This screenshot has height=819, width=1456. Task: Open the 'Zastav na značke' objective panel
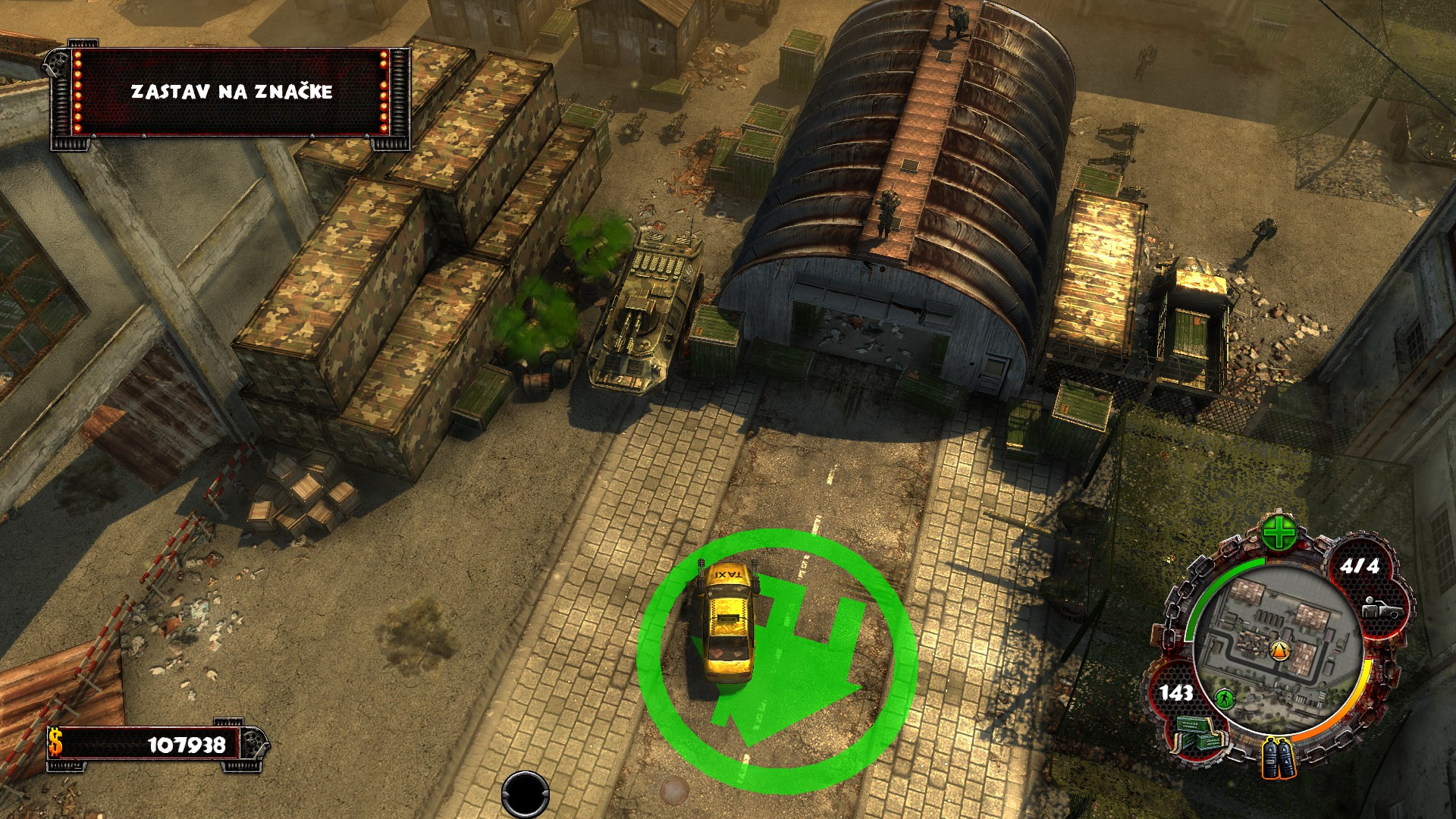pos(231,92)
